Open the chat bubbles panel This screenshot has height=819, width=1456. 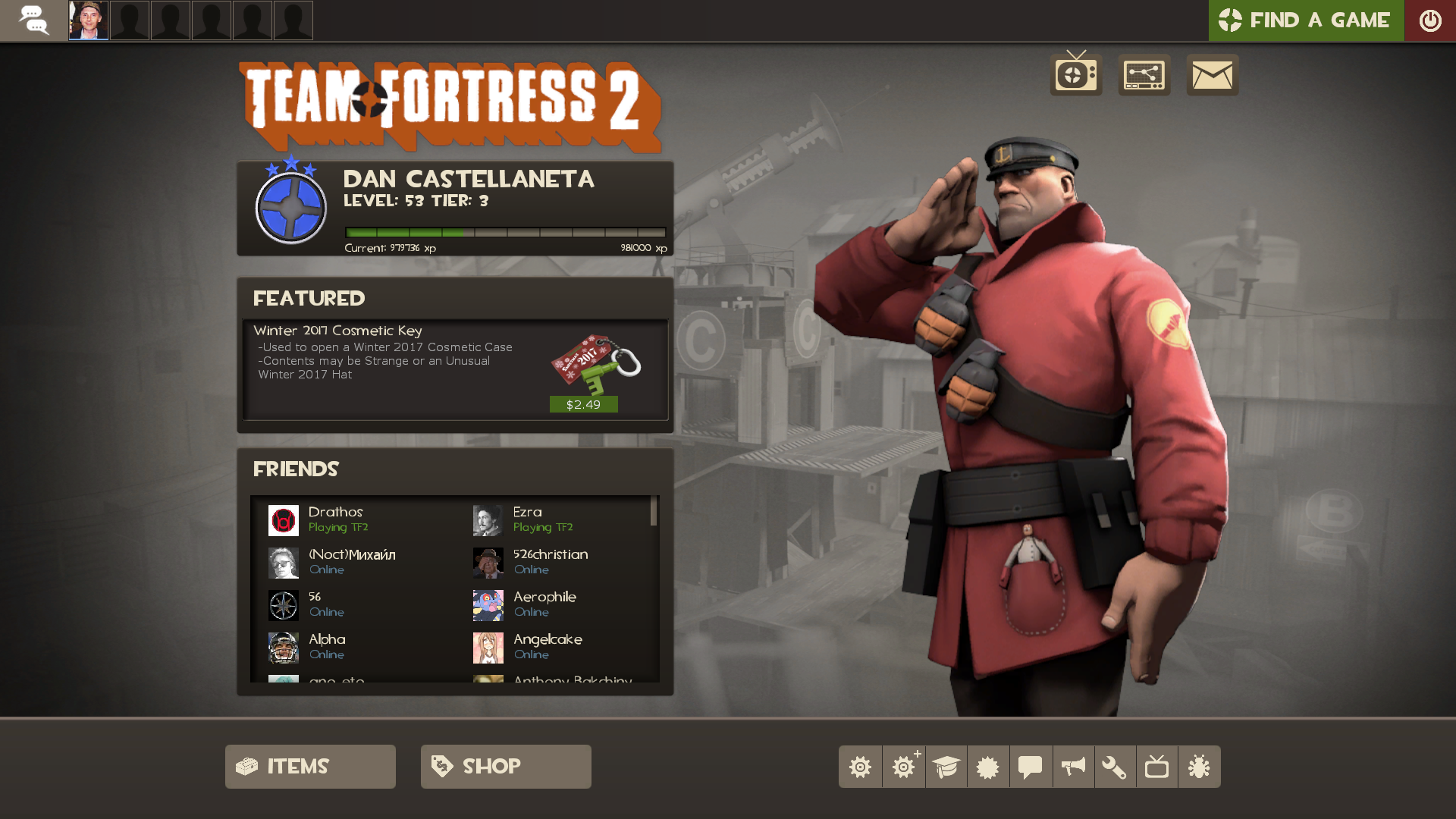[33, 20]
